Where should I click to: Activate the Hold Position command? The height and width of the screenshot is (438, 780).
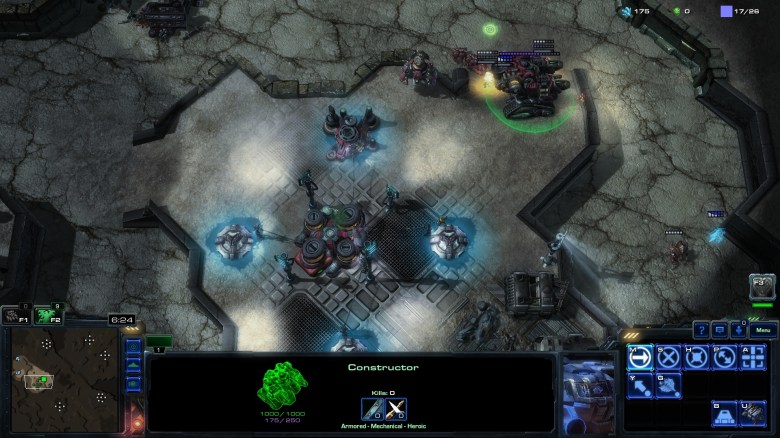coord(695,357)
